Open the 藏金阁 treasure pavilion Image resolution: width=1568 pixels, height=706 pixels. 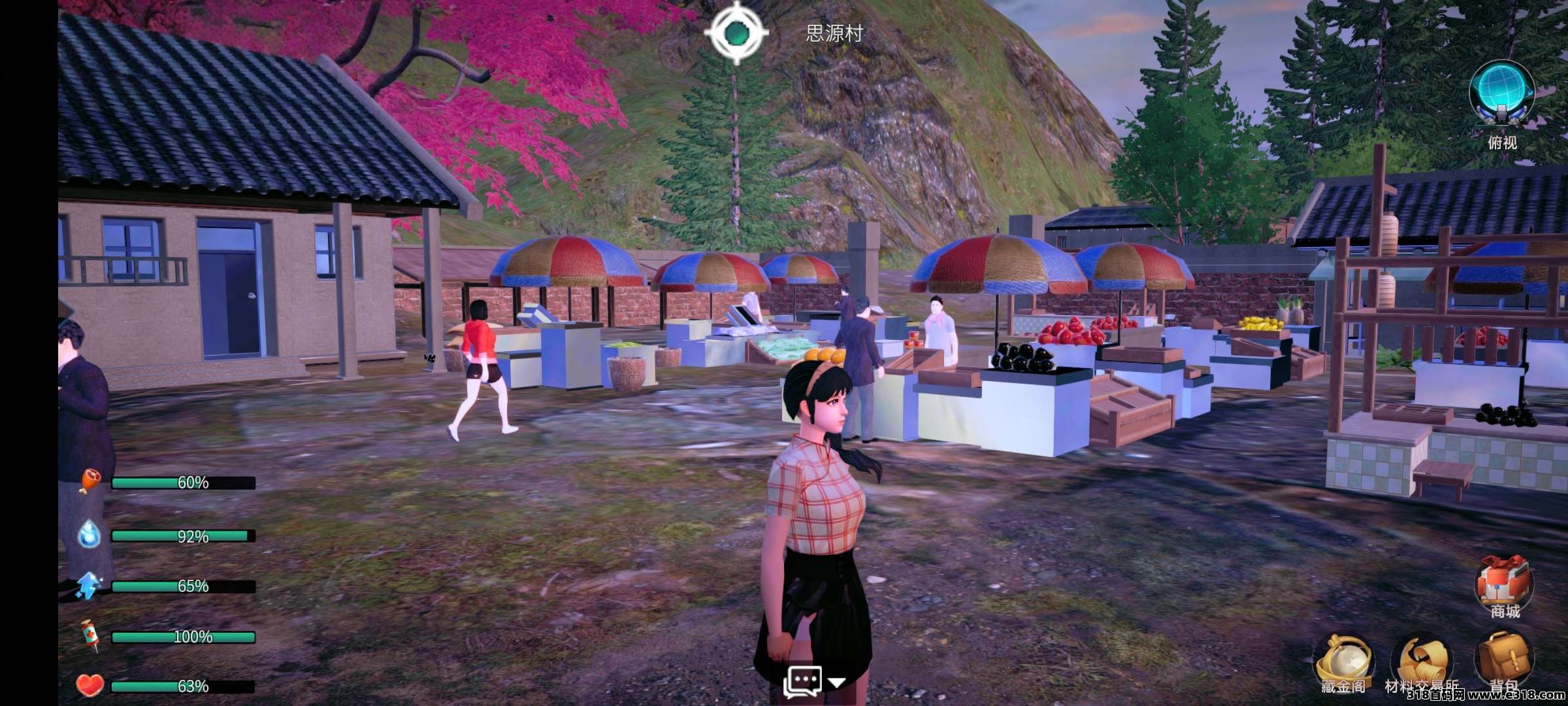(x=1343, y=660)
